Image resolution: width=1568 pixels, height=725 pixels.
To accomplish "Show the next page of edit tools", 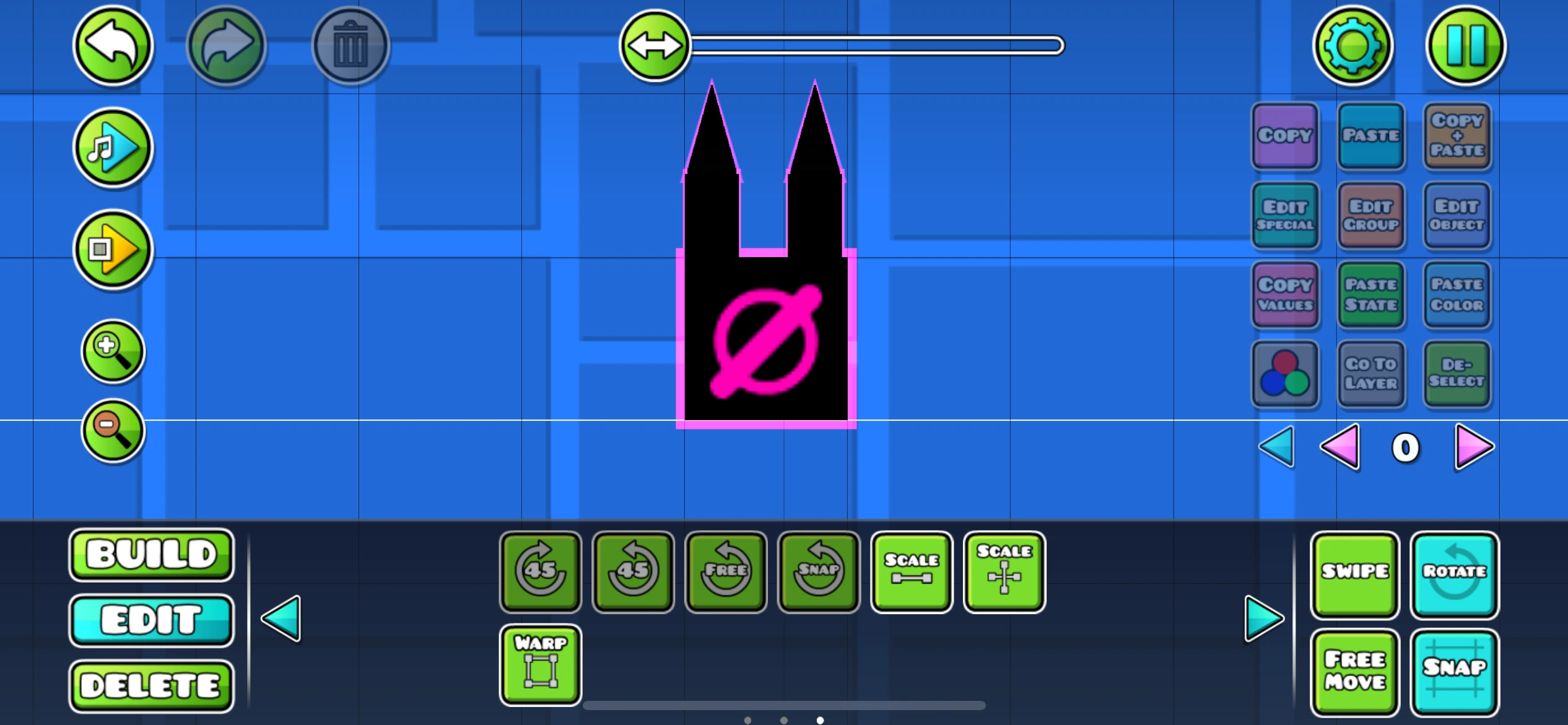I will 1262,617.
